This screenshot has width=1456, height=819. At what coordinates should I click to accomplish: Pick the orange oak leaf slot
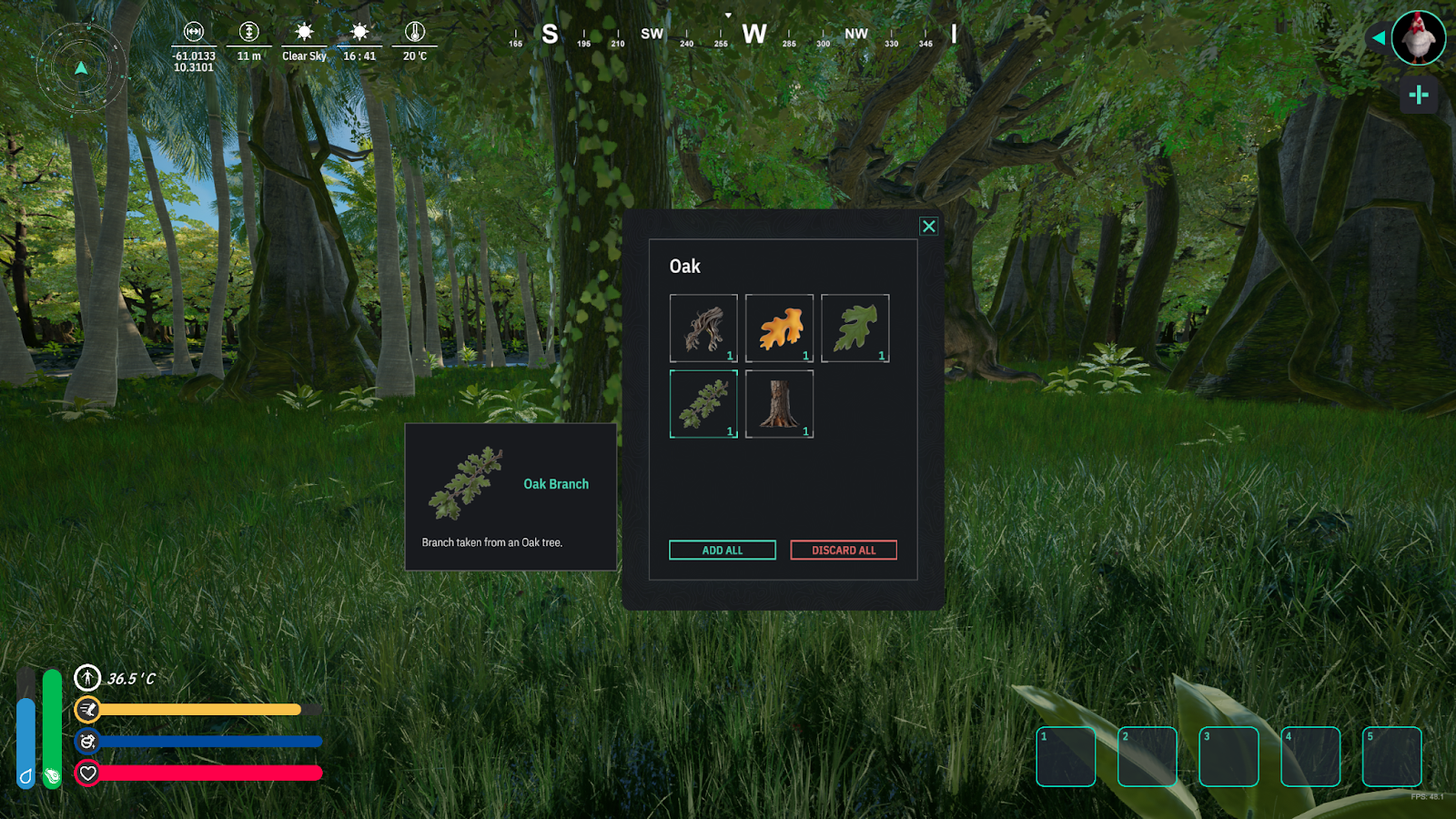pyautogui.click(x=779, y=329)
